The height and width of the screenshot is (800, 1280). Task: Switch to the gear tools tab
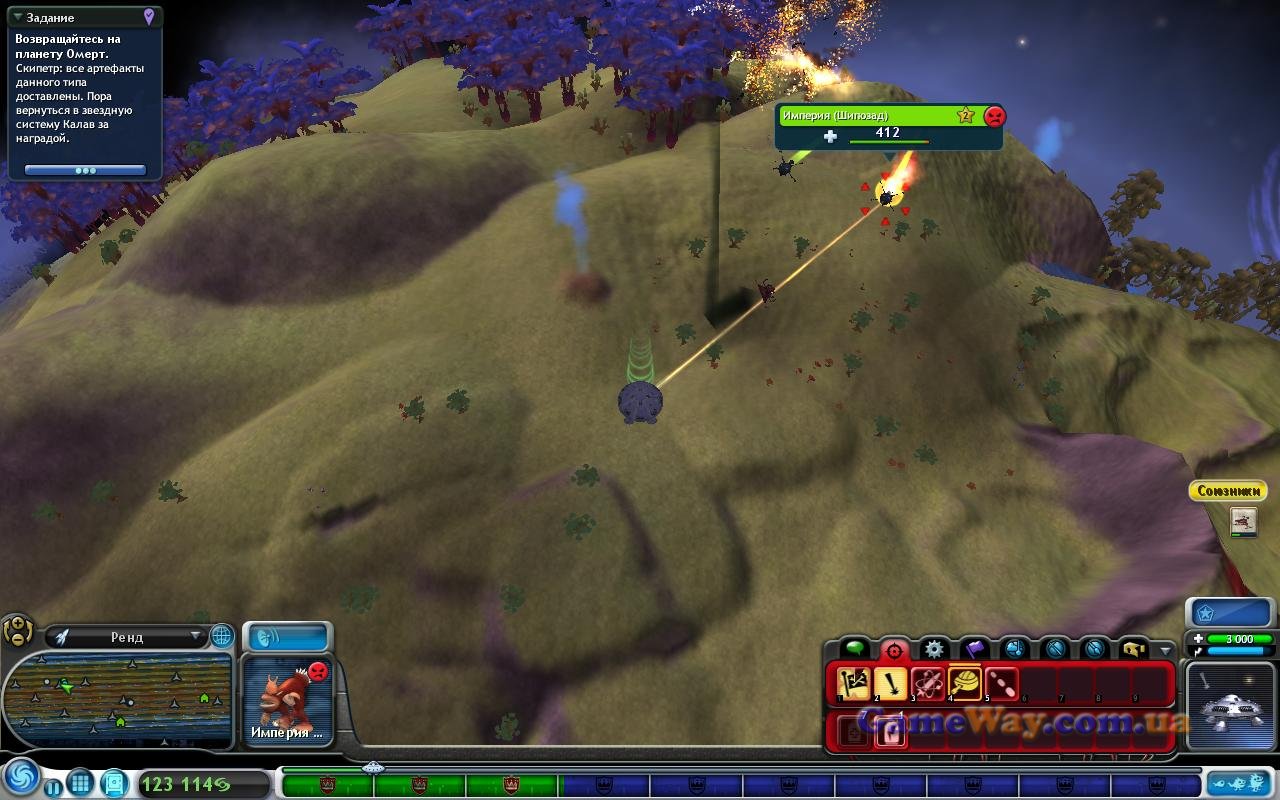coord(933,649)
